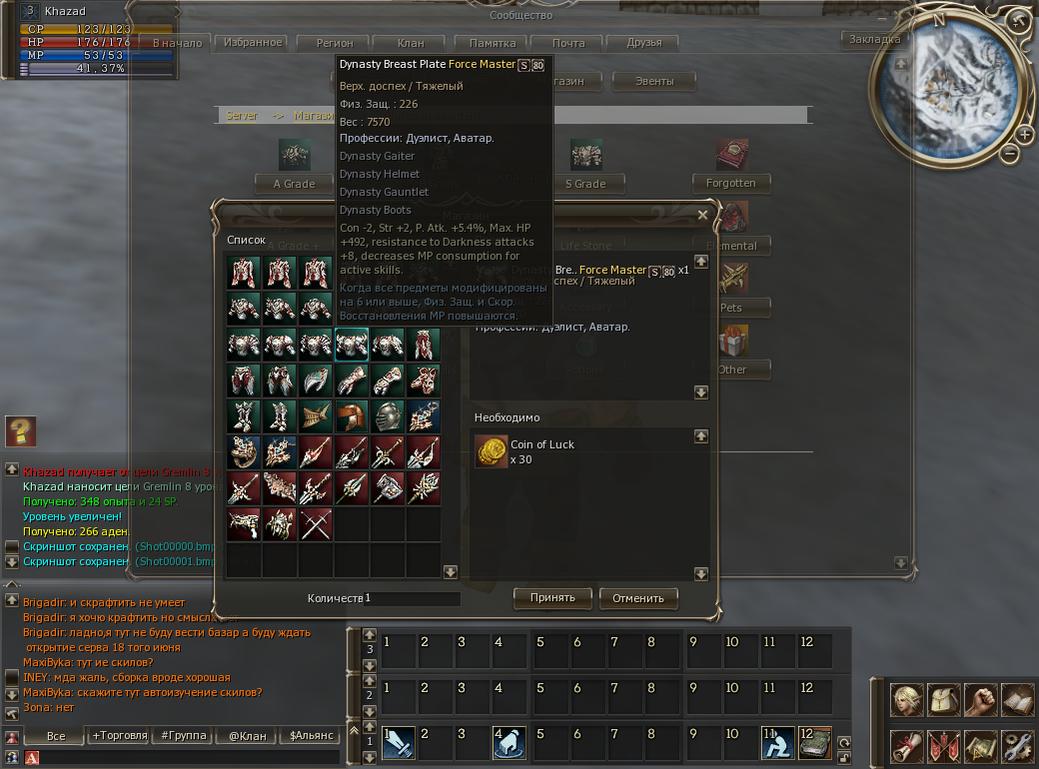Use the sword skill in hotbar slot 1

click(x=398, y=742)
